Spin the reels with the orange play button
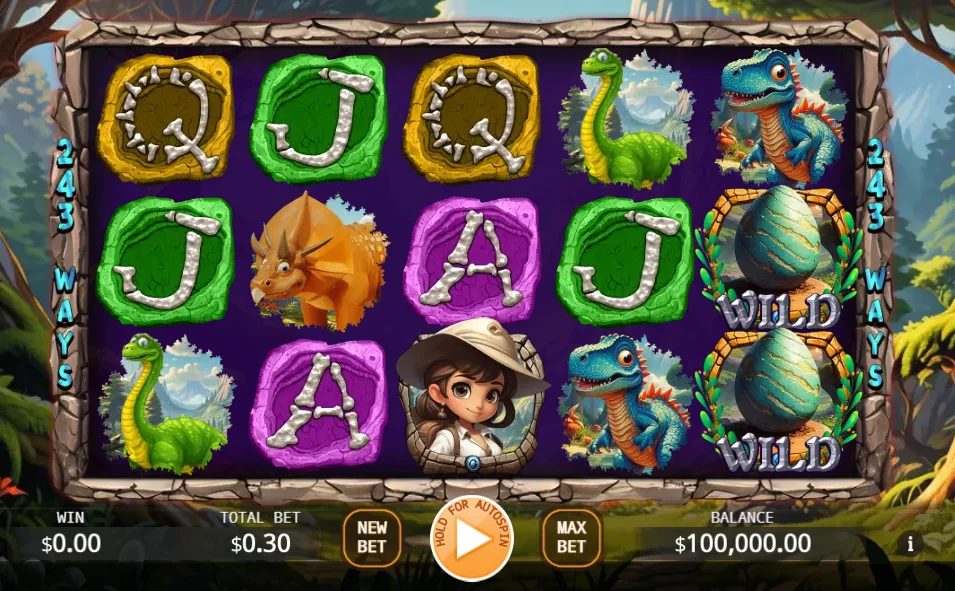Viewport: 955px width, 591px height. [x=471, y=540]
